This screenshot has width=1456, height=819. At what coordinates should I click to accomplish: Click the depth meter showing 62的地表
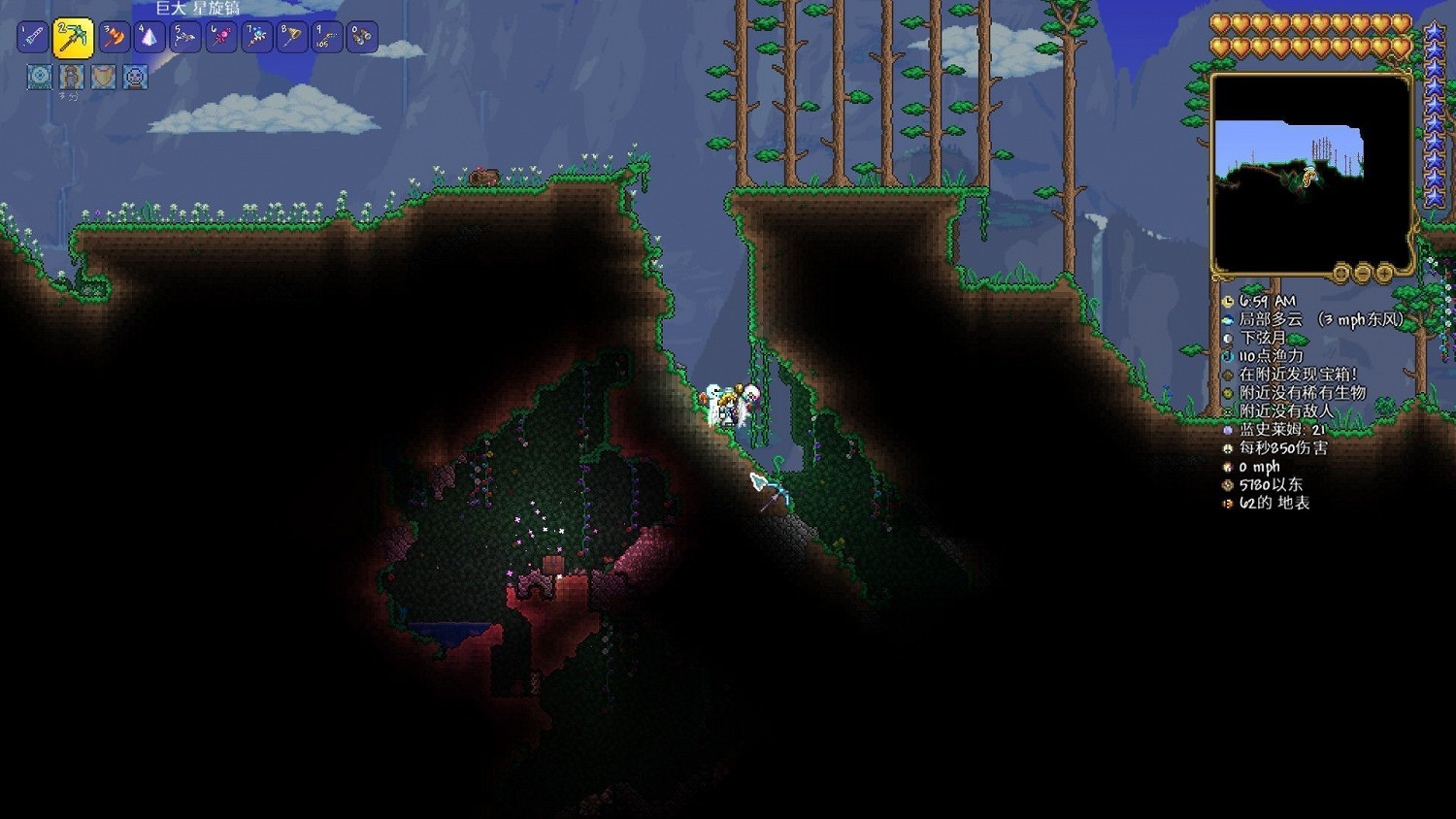1227,504
